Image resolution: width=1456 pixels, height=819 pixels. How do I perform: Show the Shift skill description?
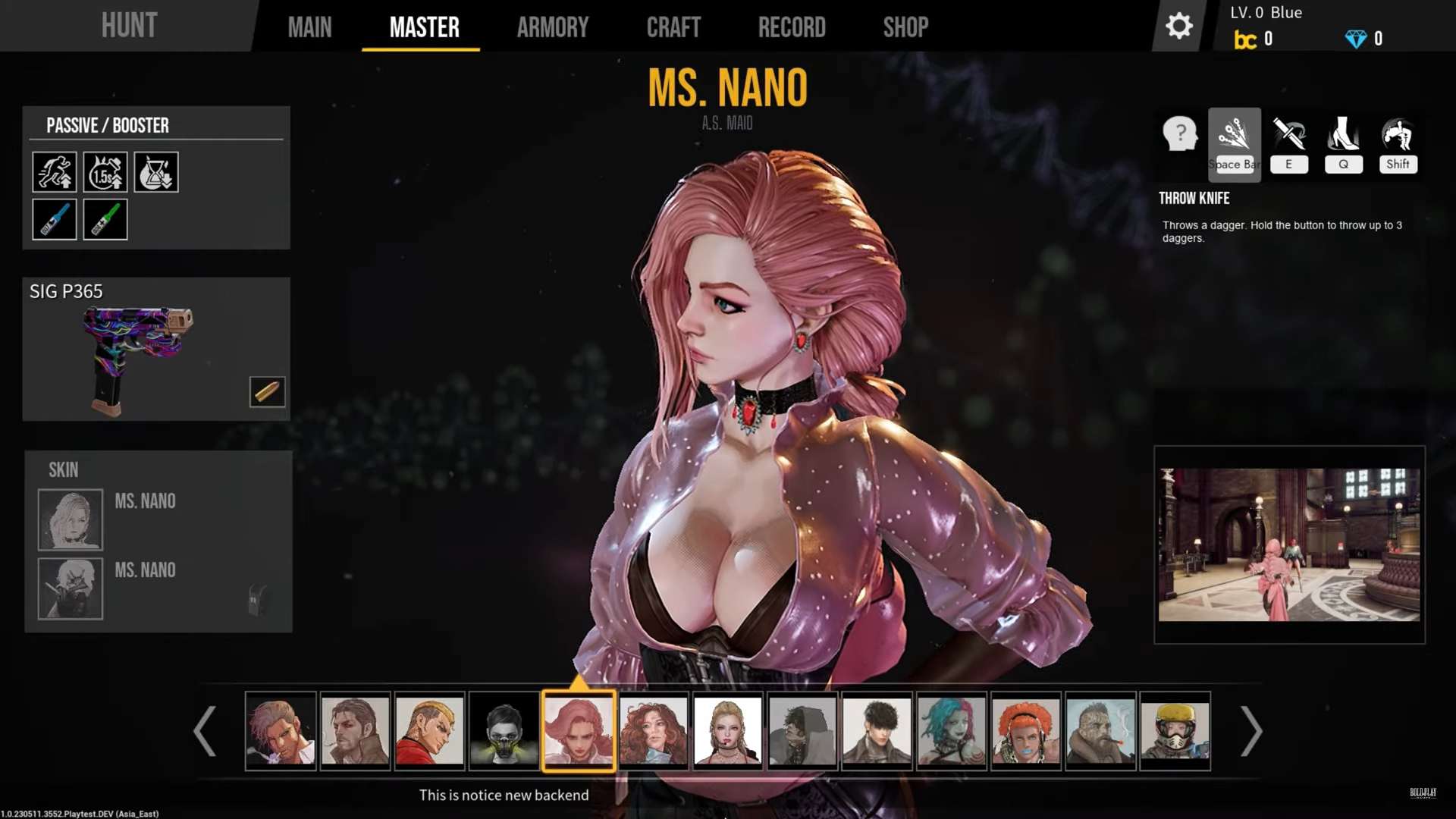1398,144
